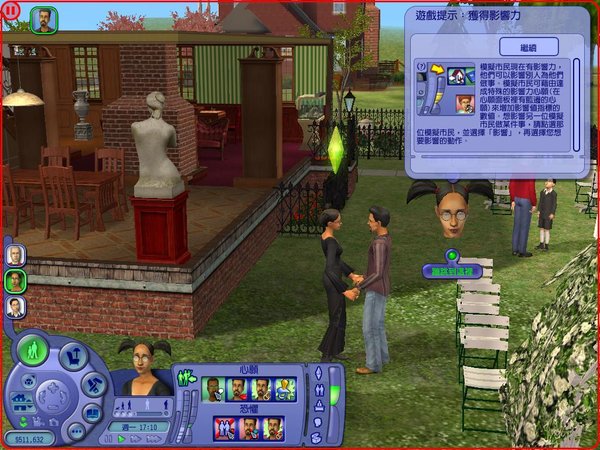This screenshot has width=600, height=450.
Task: Set game speed to fast forward
Action: click(137, 438)
